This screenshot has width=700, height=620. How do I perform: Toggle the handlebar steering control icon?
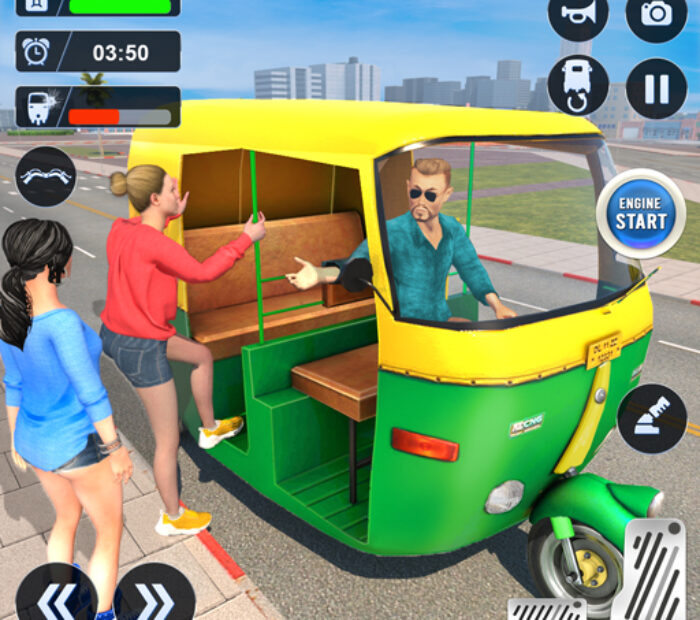46,176
